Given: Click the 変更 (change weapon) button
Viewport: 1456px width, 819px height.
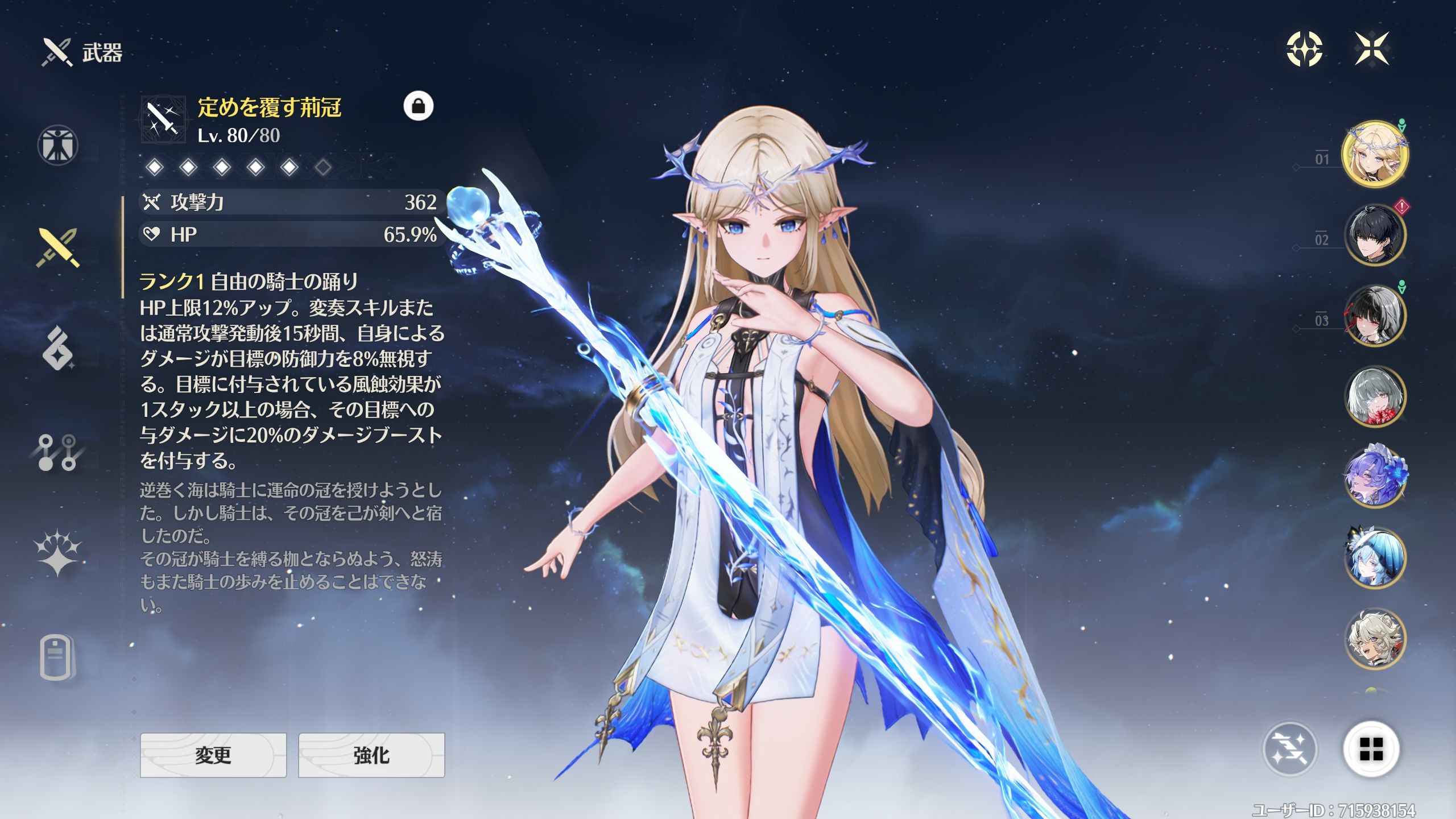Looking at the screenshot, I should click(x=213, y=755).
